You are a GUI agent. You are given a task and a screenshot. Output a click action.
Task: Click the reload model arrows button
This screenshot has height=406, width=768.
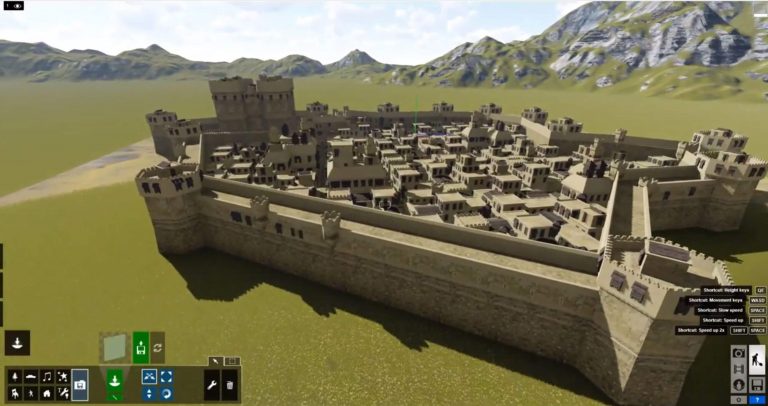point(158,347)
